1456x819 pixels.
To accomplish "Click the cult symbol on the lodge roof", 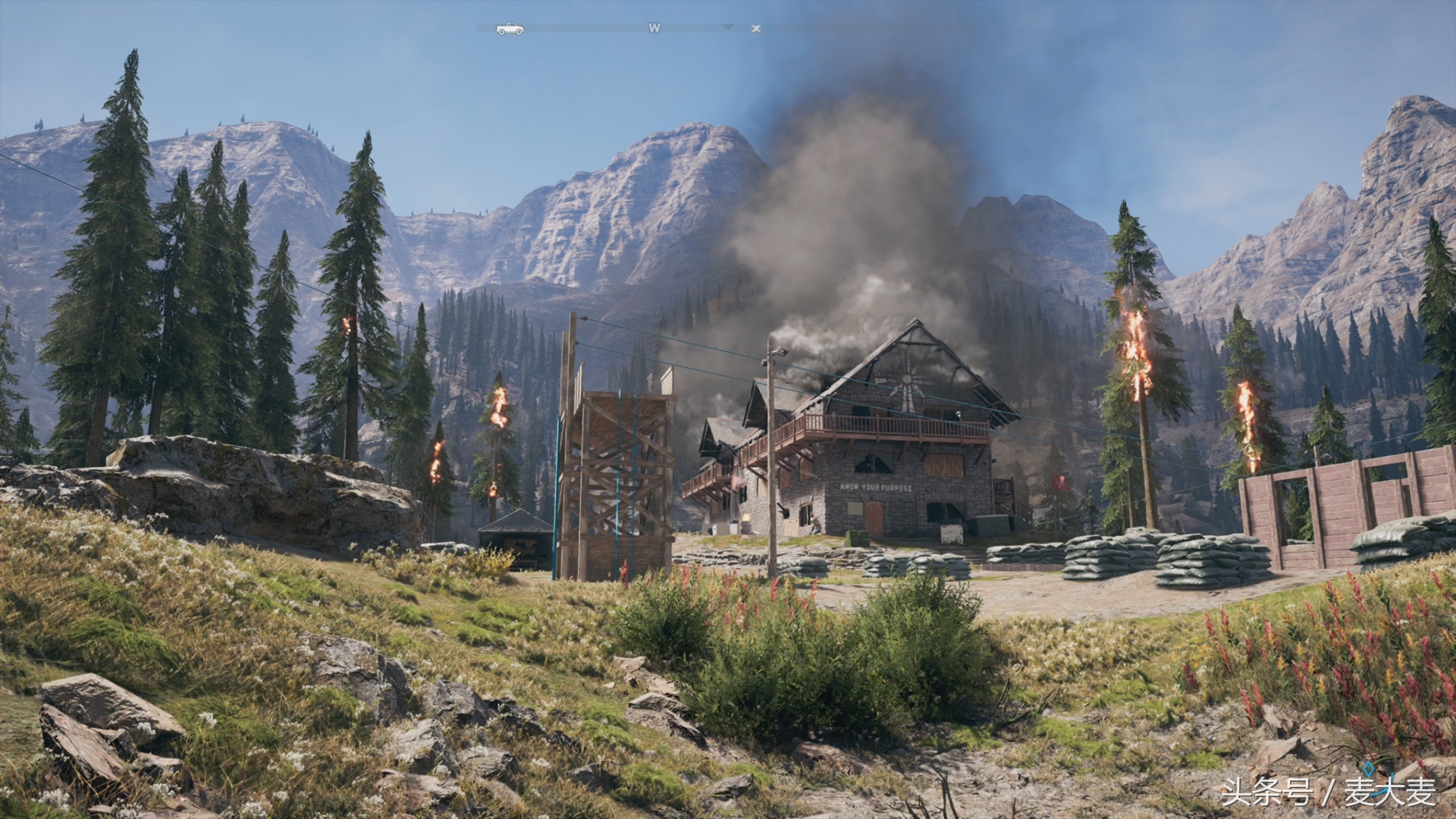I will click(907, 381).
